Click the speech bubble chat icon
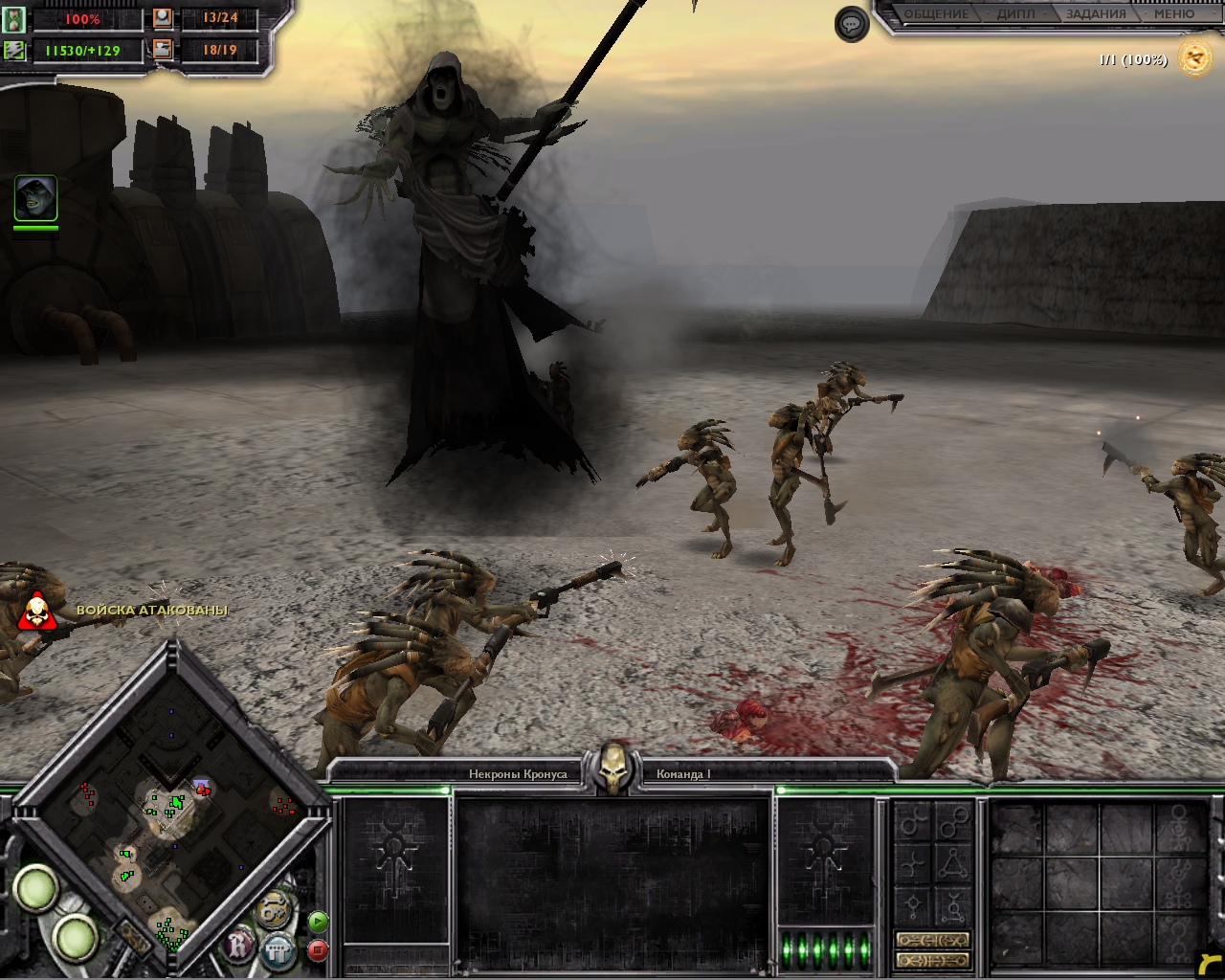This screenshot has width=1225, height=980. [x=852, y=24]
